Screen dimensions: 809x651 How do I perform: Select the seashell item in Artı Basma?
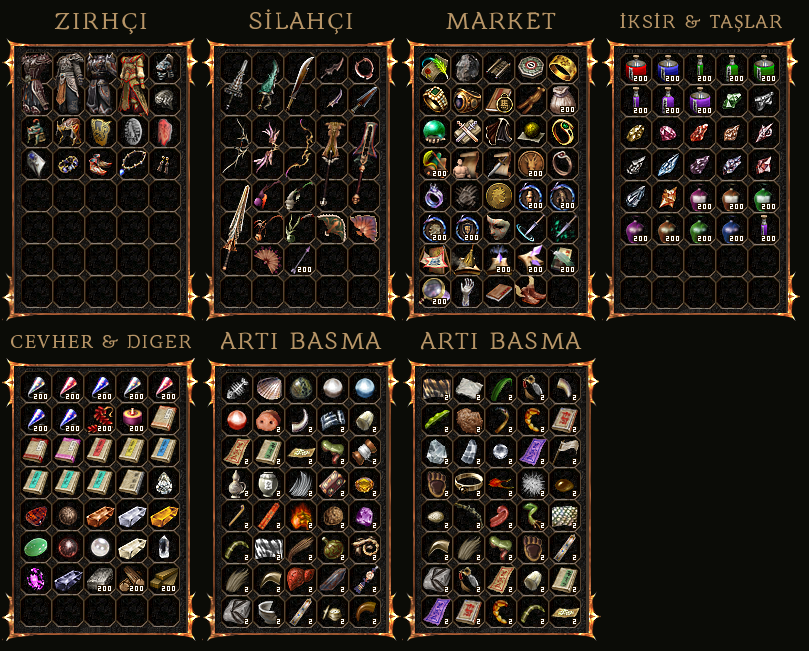tap(269, 388)
